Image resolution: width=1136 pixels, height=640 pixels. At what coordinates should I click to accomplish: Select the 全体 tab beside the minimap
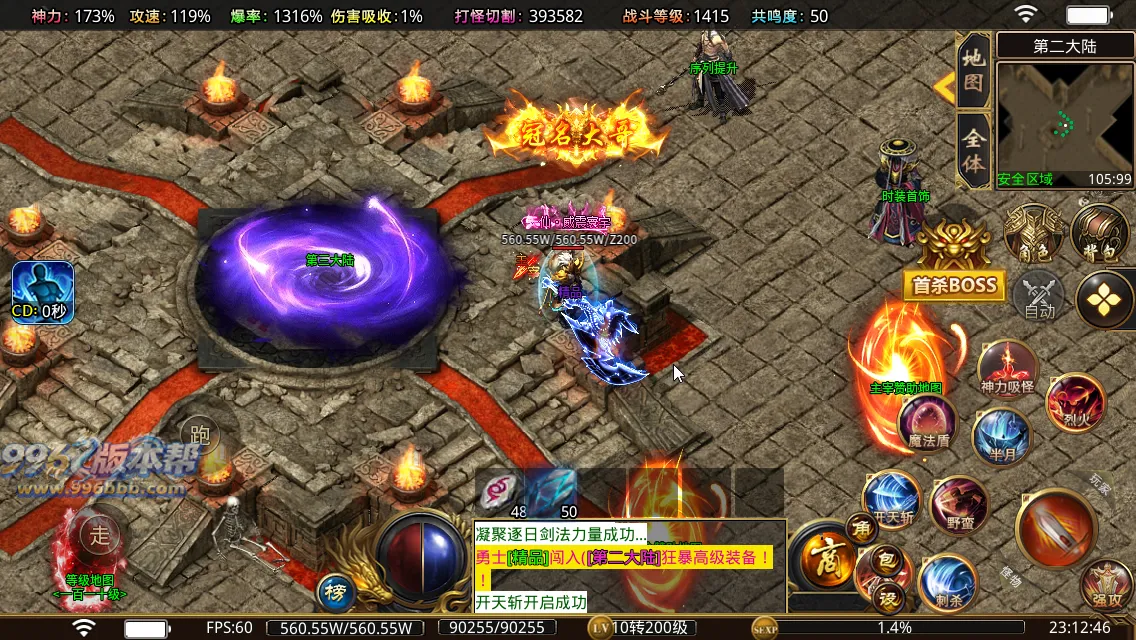973,150
